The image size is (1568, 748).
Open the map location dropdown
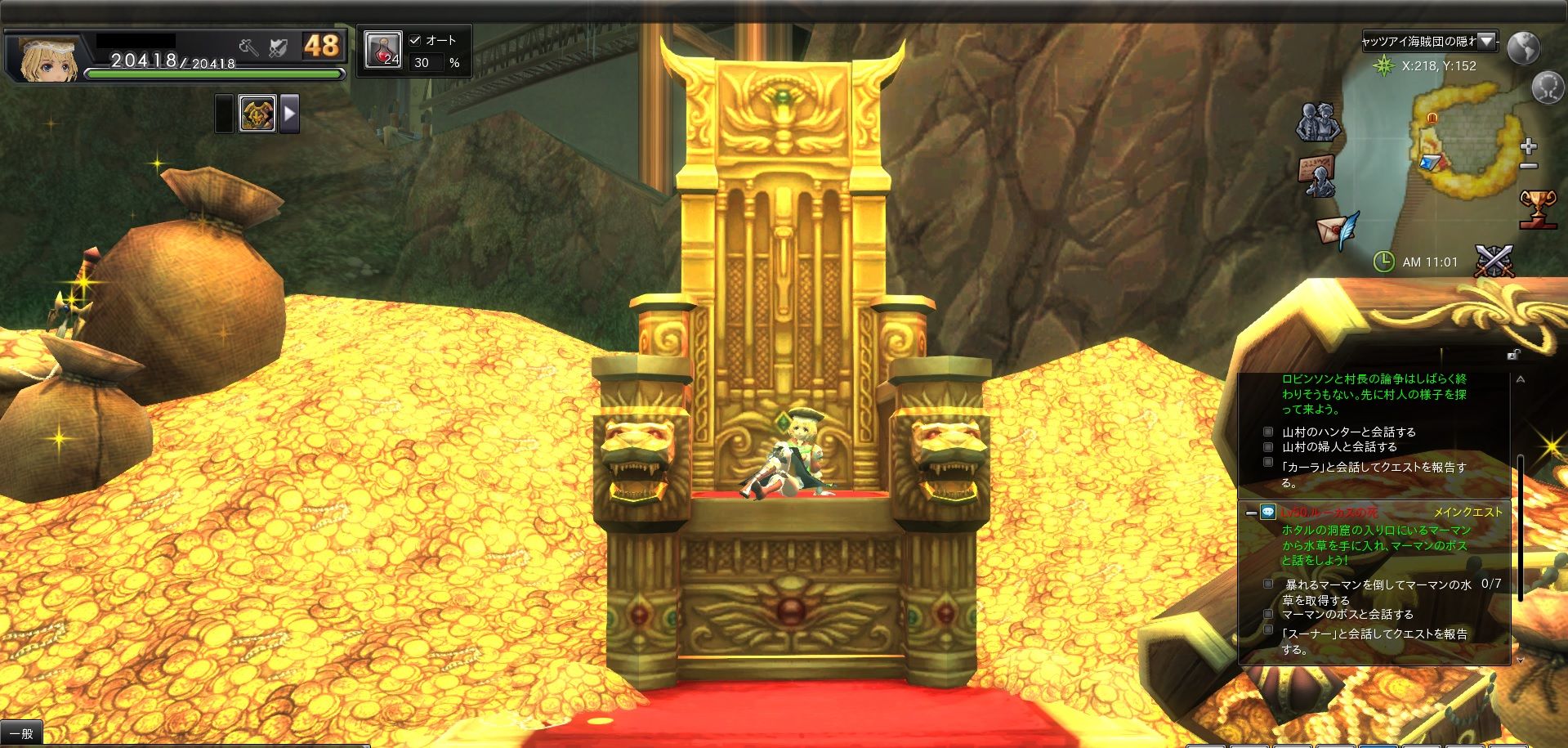point(1487,41)
